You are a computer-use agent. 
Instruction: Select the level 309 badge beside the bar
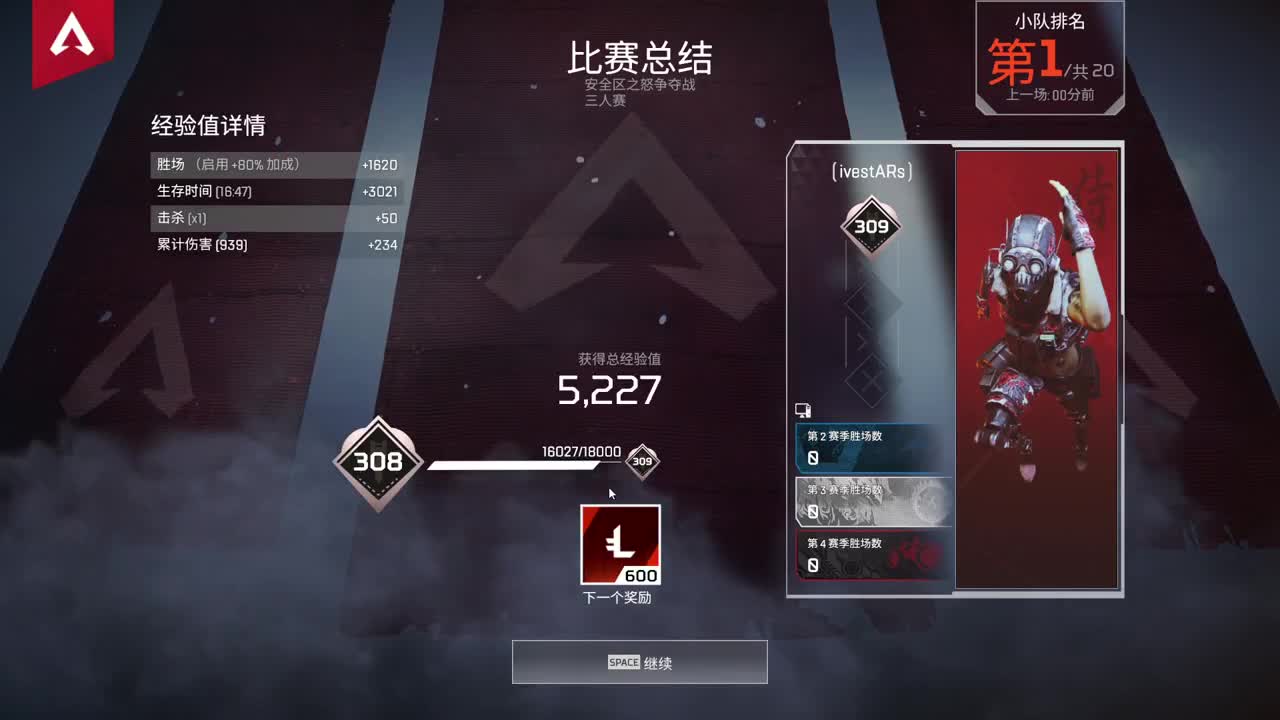pos(640,461)
